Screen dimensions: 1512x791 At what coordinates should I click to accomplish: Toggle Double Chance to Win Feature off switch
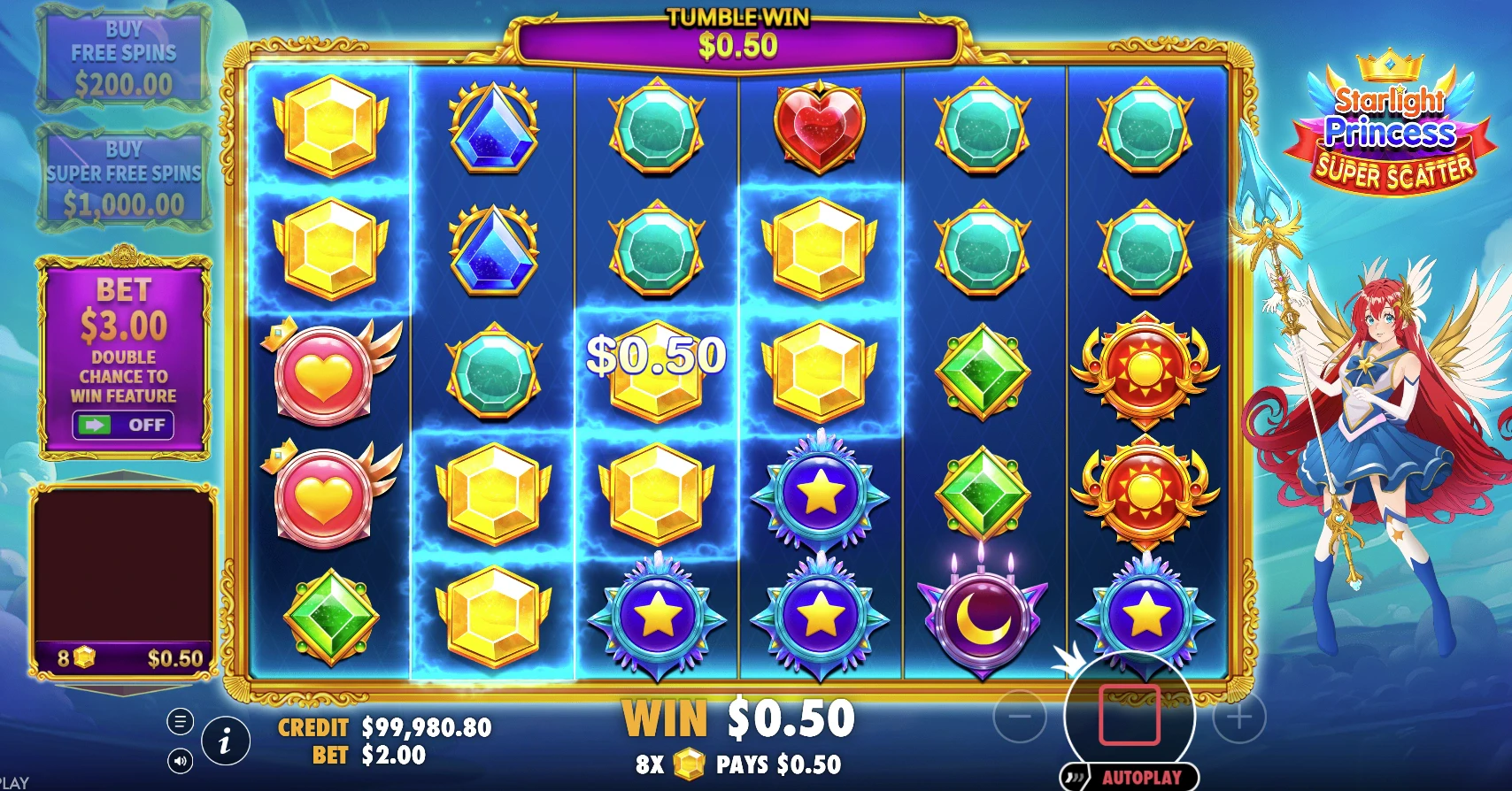(x=121, y=426)
